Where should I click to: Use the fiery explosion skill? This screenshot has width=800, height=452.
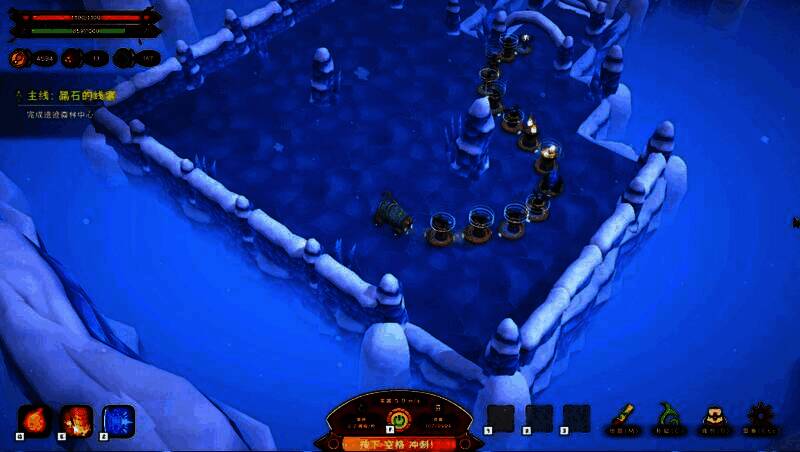coord(77,420)
